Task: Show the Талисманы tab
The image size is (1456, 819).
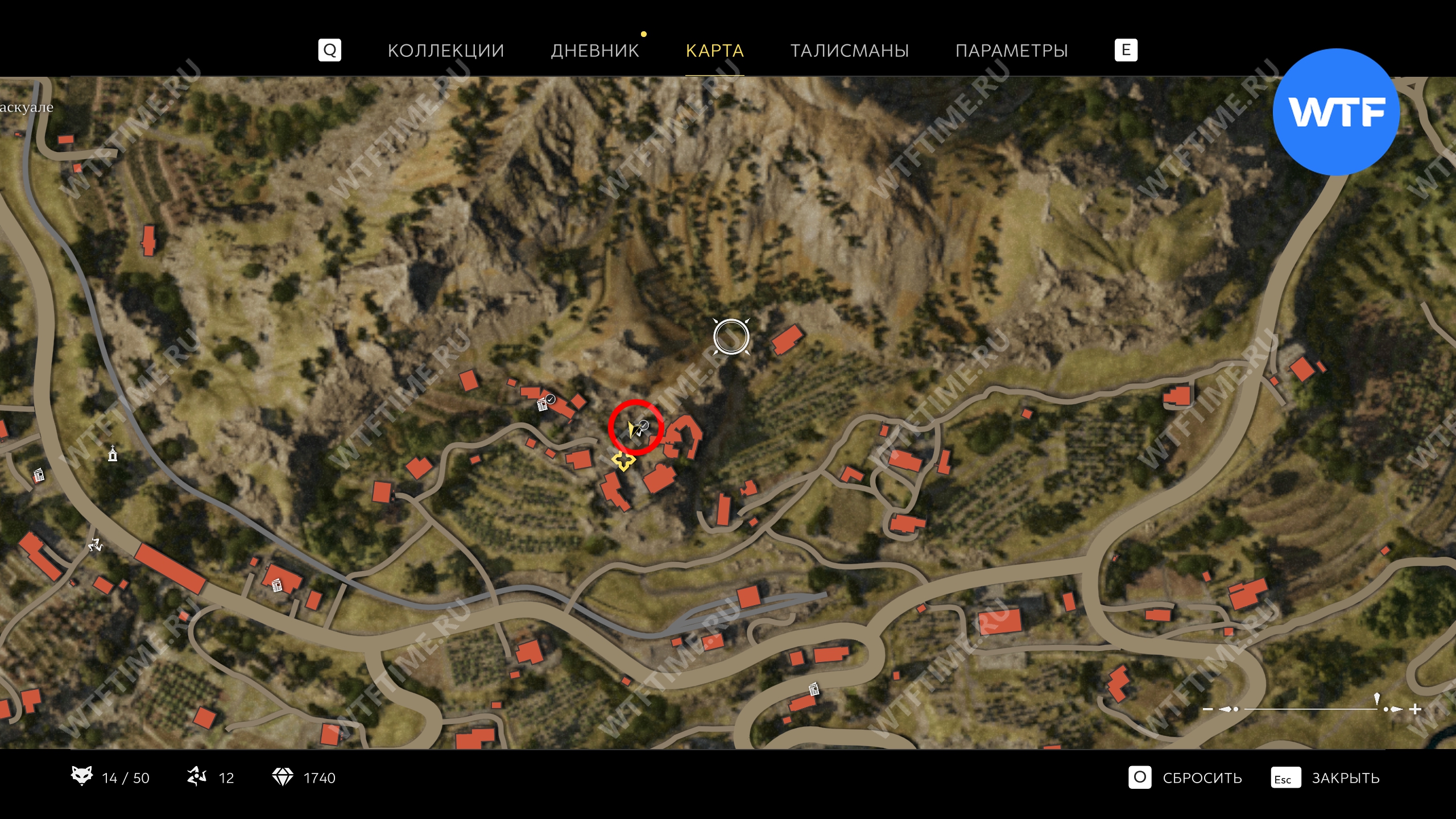Action: tap(849, 51)
